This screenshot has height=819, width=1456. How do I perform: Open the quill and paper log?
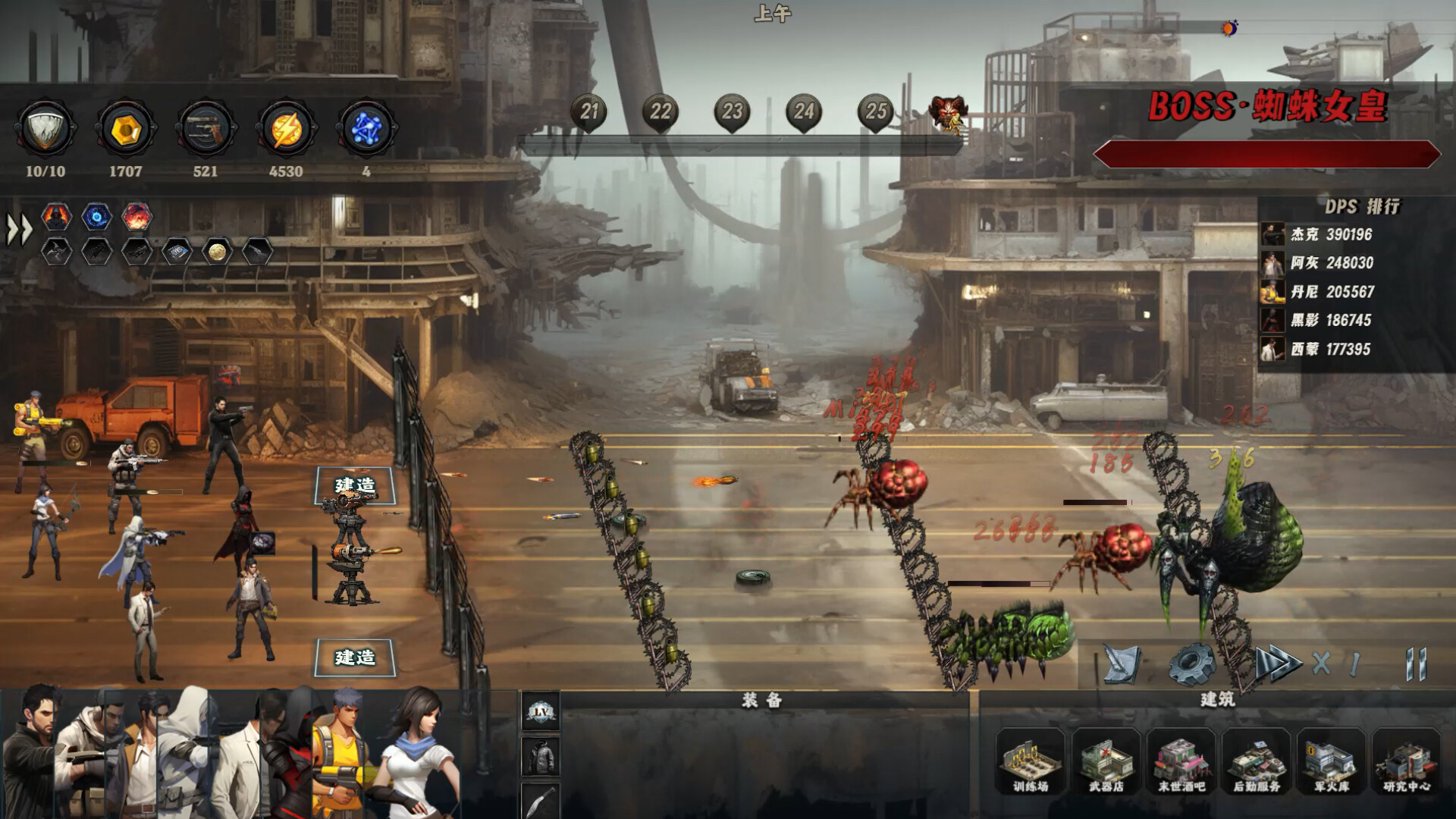(x=1122, y=664)
